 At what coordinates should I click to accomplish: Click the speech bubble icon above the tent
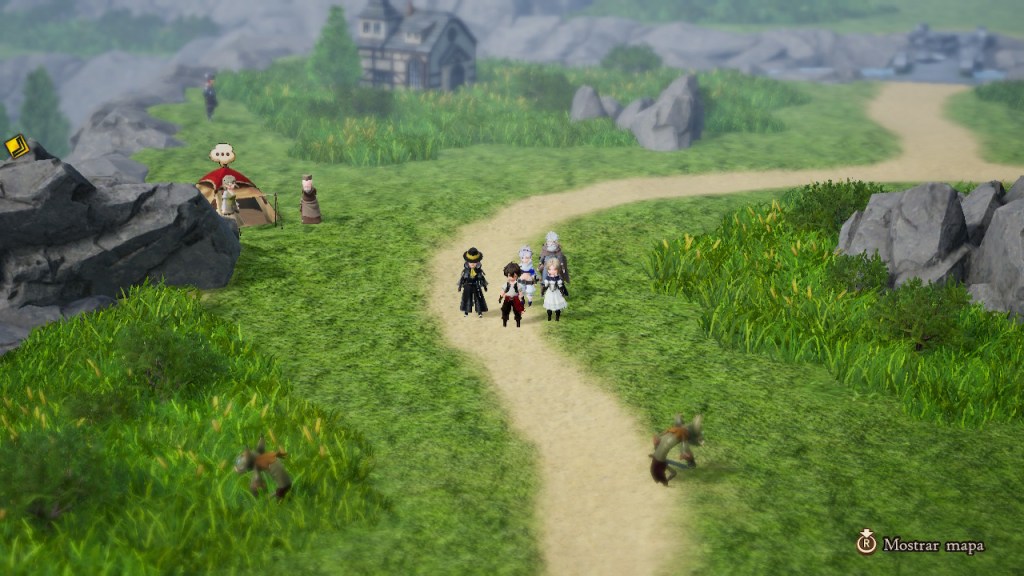pyautogui.click(x=222, y=154)
